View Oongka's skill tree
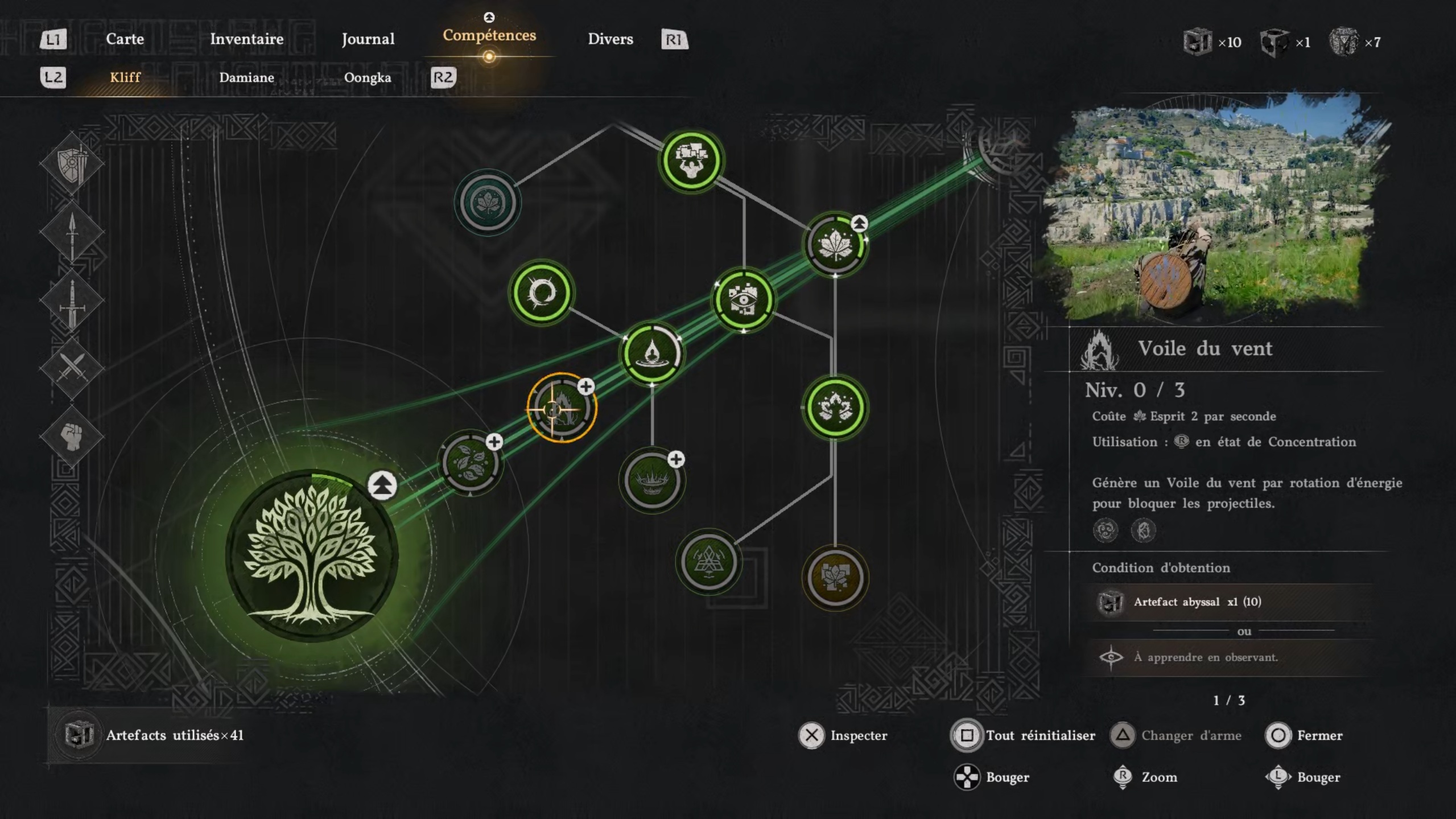Image resolution: width=1456 pixels, height=819 pixels. [367, 77]
